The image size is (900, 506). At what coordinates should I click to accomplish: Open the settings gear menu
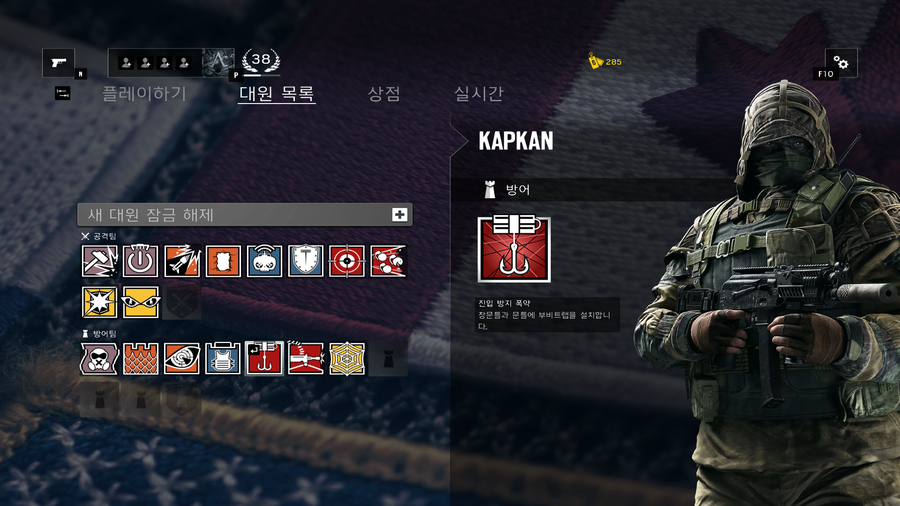(x=840, y=63)
